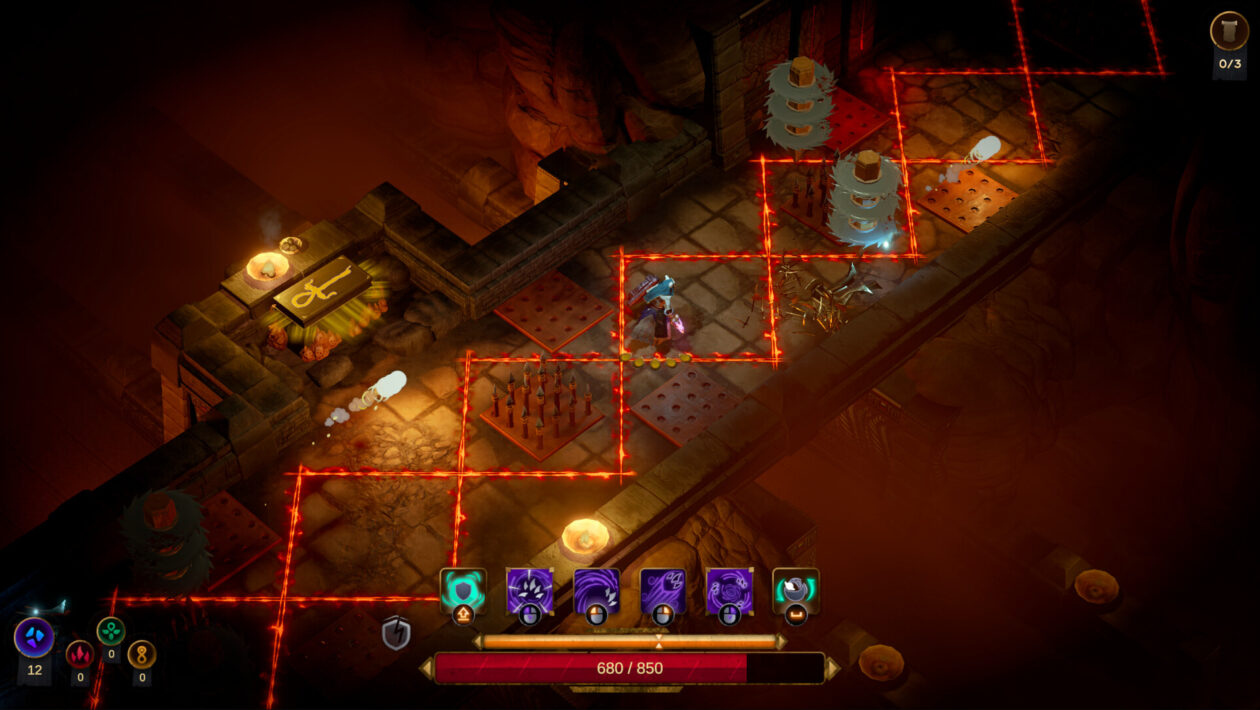The height and width of the screenshot is (710, 1260).
Task: Choose the gold figure-eight resource icon
Action: 142,654
